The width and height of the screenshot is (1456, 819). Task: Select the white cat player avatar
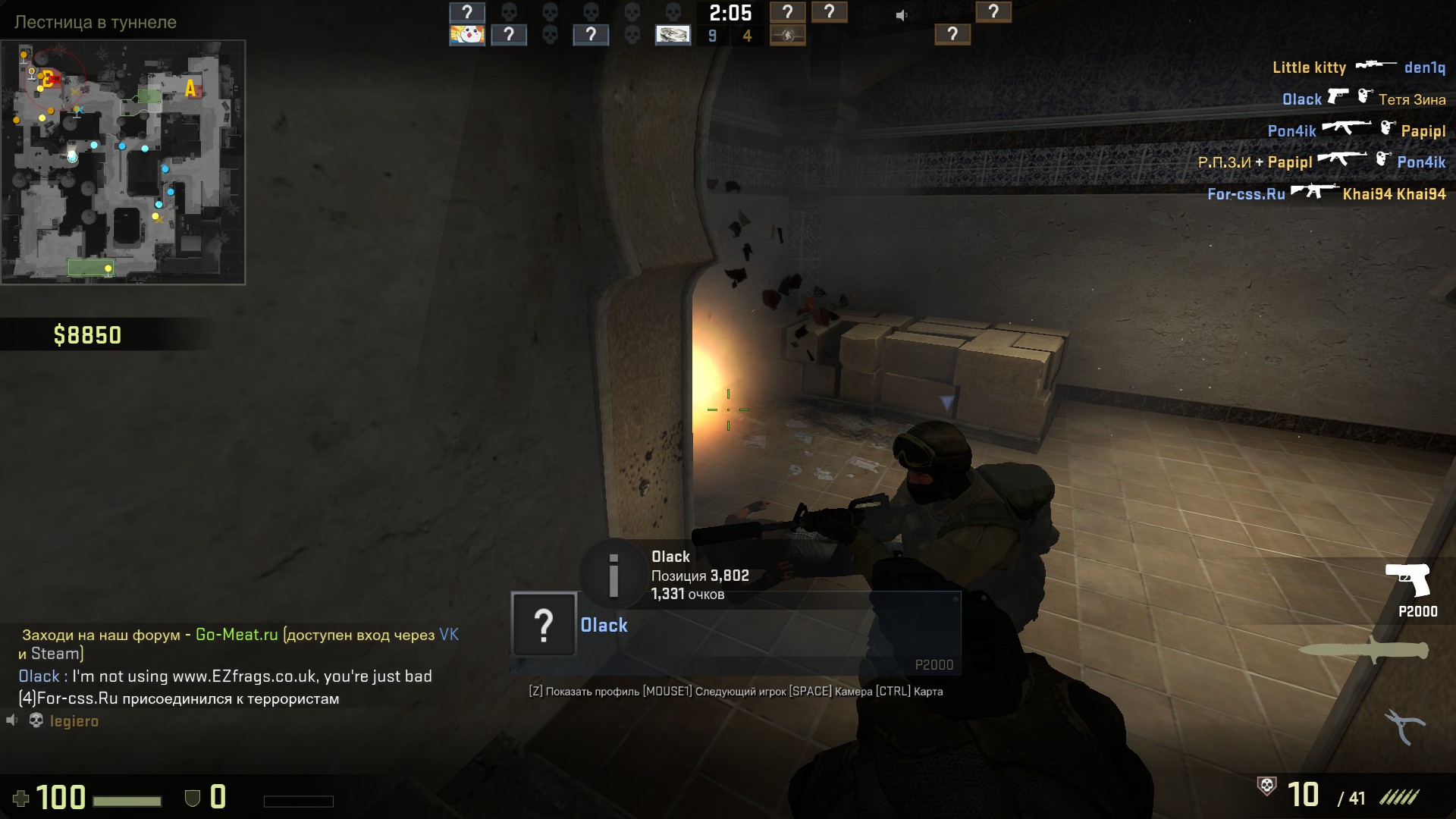[x=467, y=35]
